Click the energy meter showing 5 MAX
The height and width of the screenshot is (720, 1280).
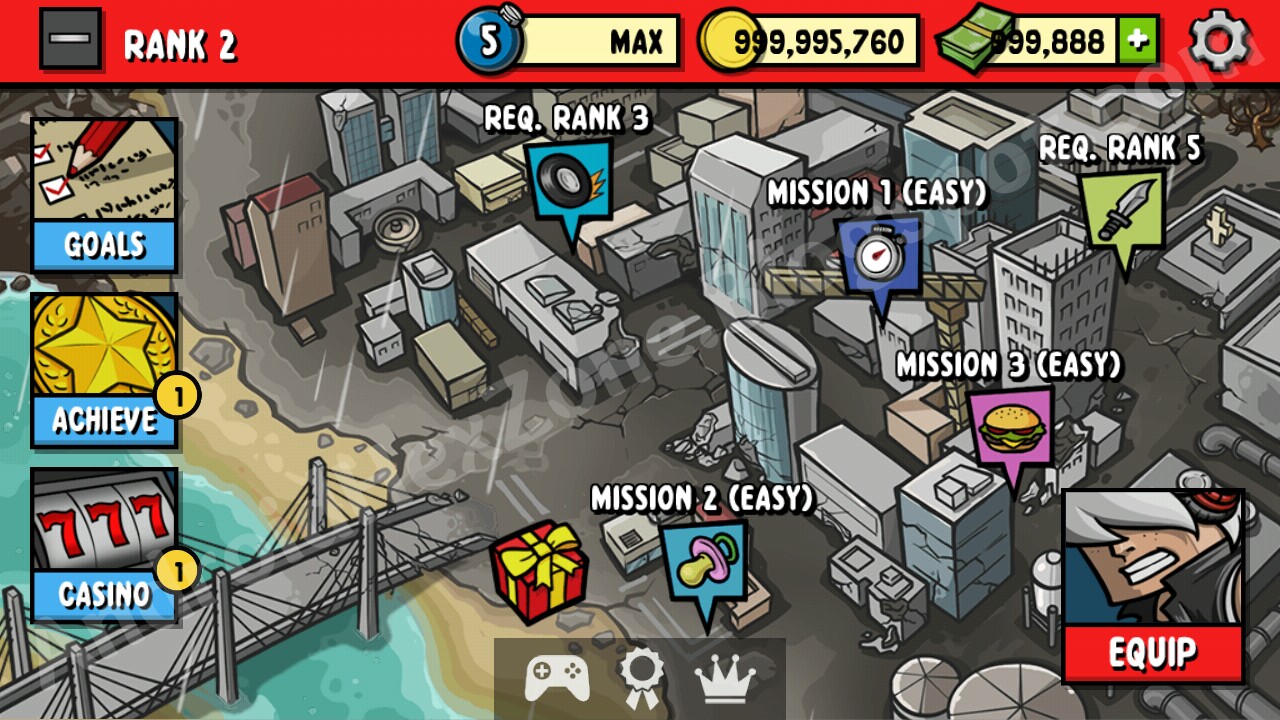click(x=565, y=41)
